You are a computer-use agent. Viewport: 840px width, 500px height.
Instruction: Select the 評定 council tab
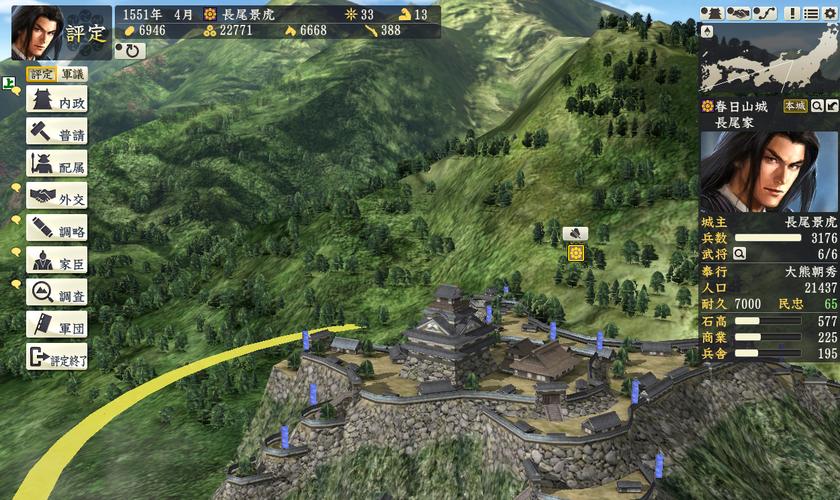click(42, 74)
